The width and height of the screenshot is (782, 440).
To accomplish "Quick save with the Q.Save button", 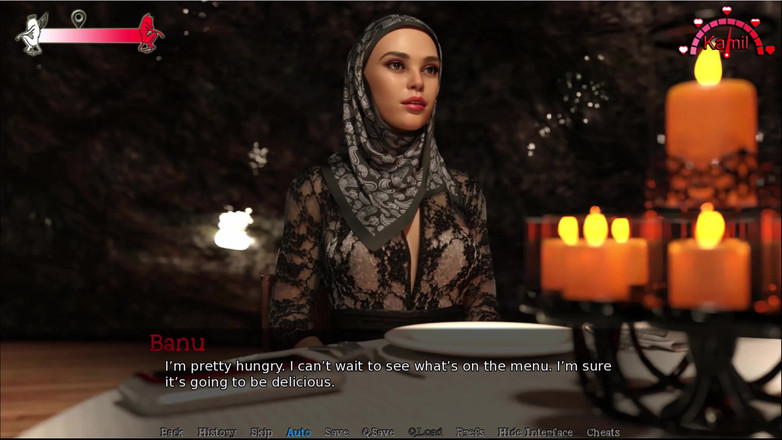I will pyautogui.click(x=378, y=432).
